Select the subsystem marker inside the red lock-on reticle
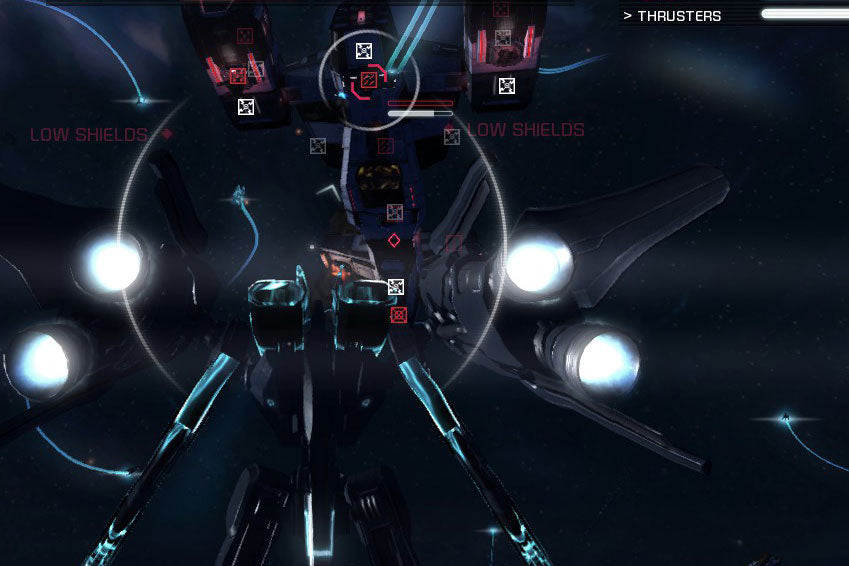 coord(368,79)
